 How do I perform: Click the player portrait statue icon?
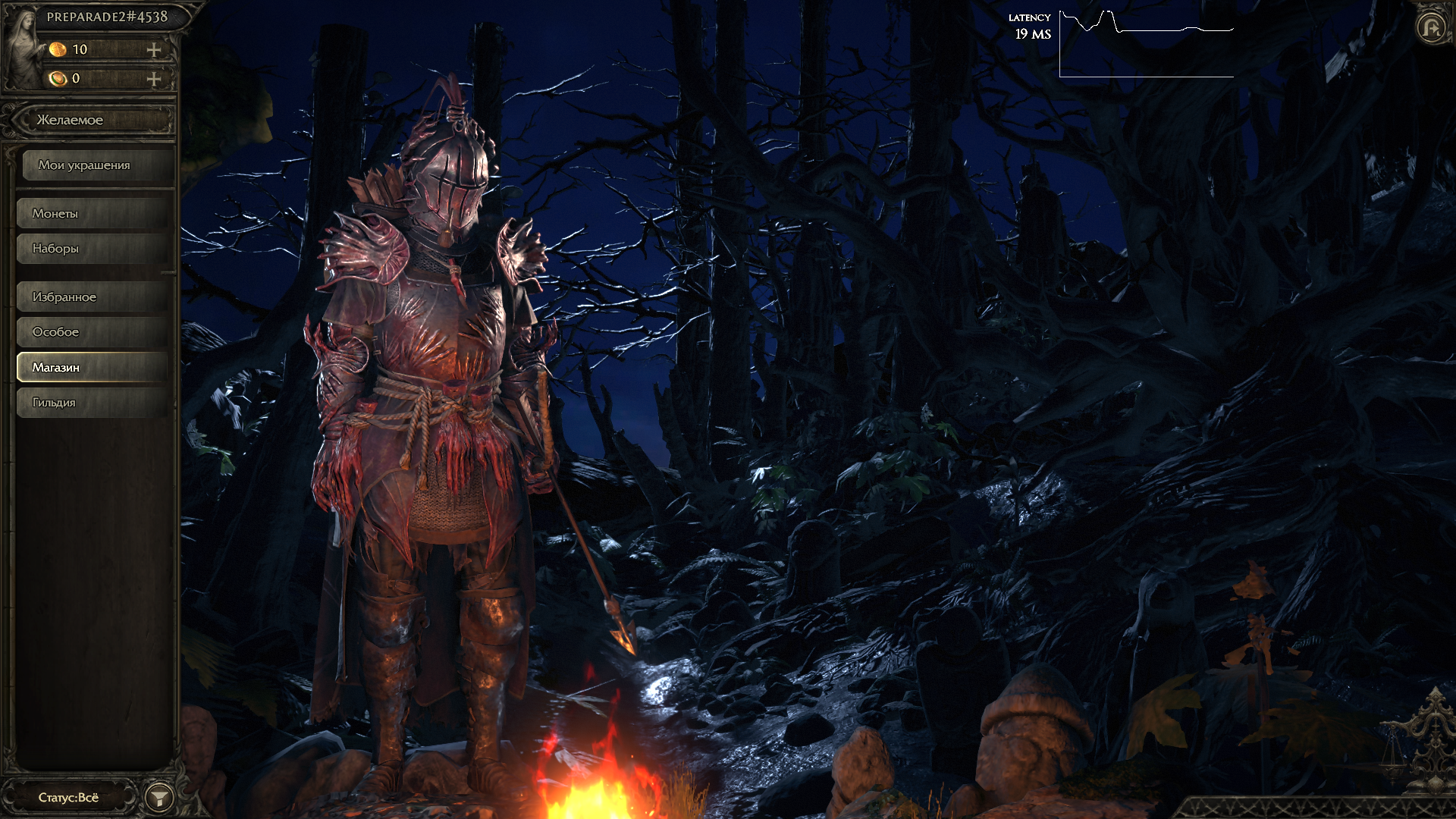24,47
